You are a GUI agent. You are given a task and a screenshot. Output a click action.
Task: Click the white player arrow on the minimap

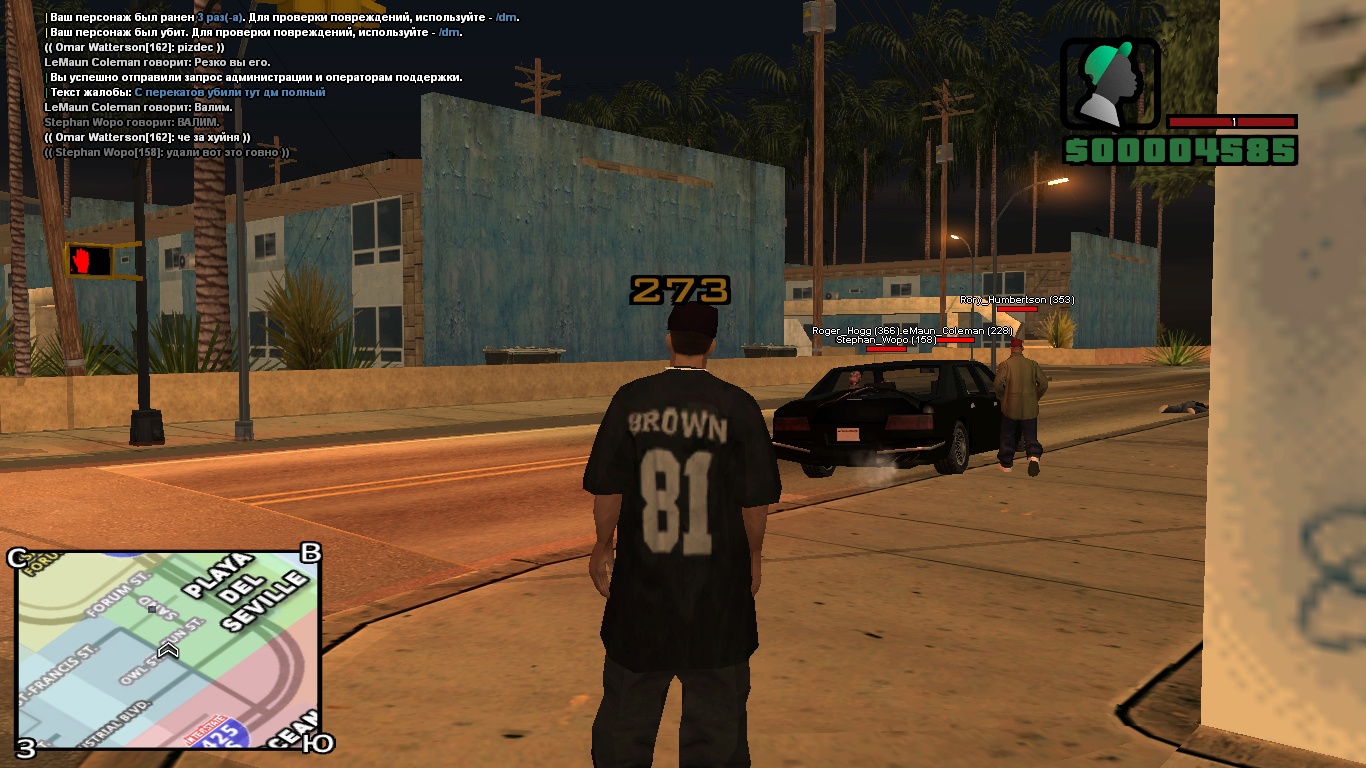(168, 651)
